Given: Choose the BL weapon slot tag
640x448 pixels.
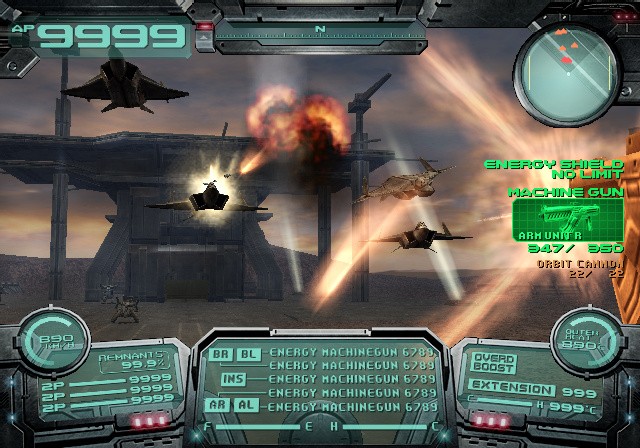Looking at the screenshot, I should pos(246,354).
